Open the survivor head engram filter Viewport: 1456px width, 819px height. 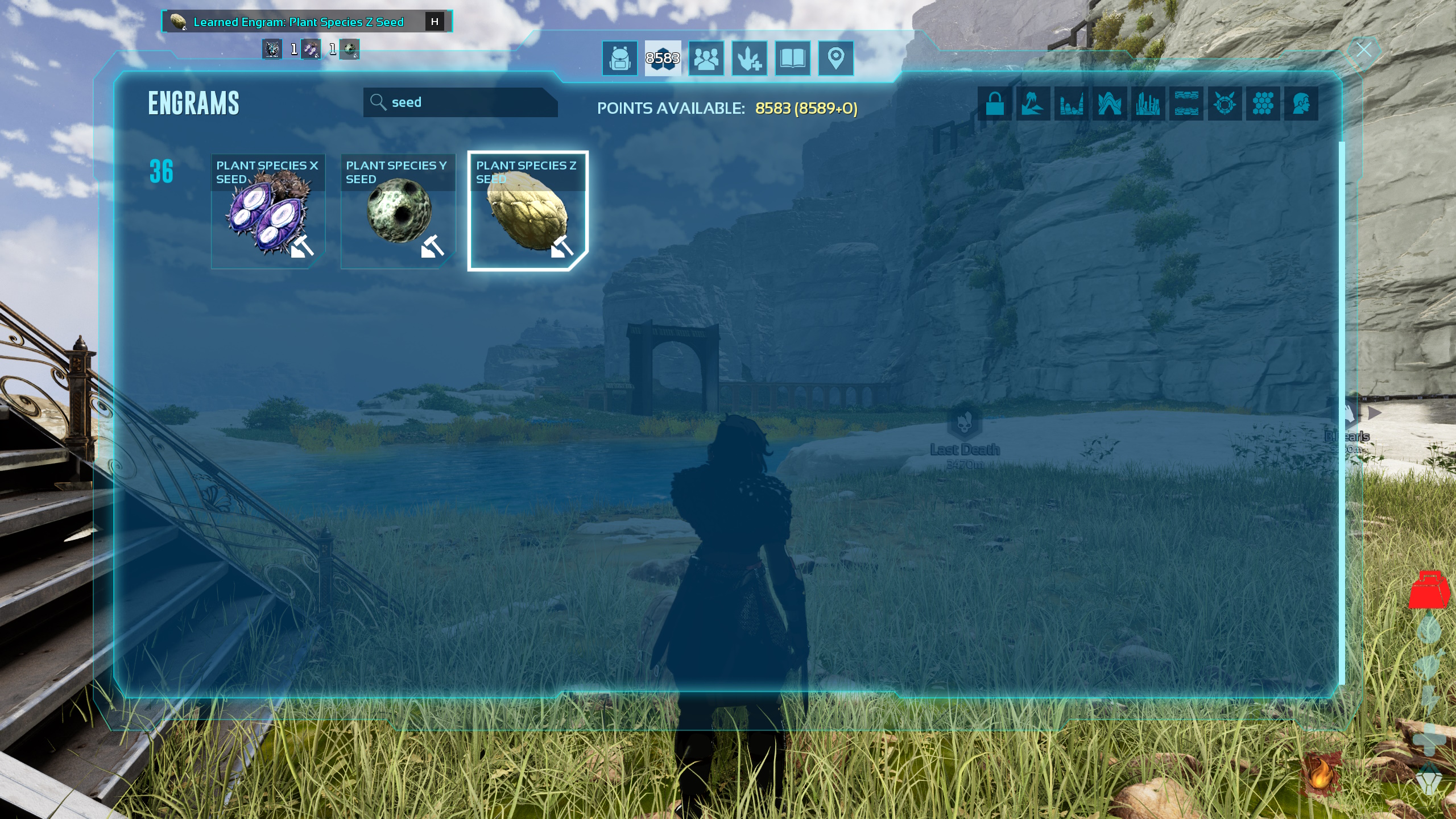pyautogui.click(x=1302, y=104)
